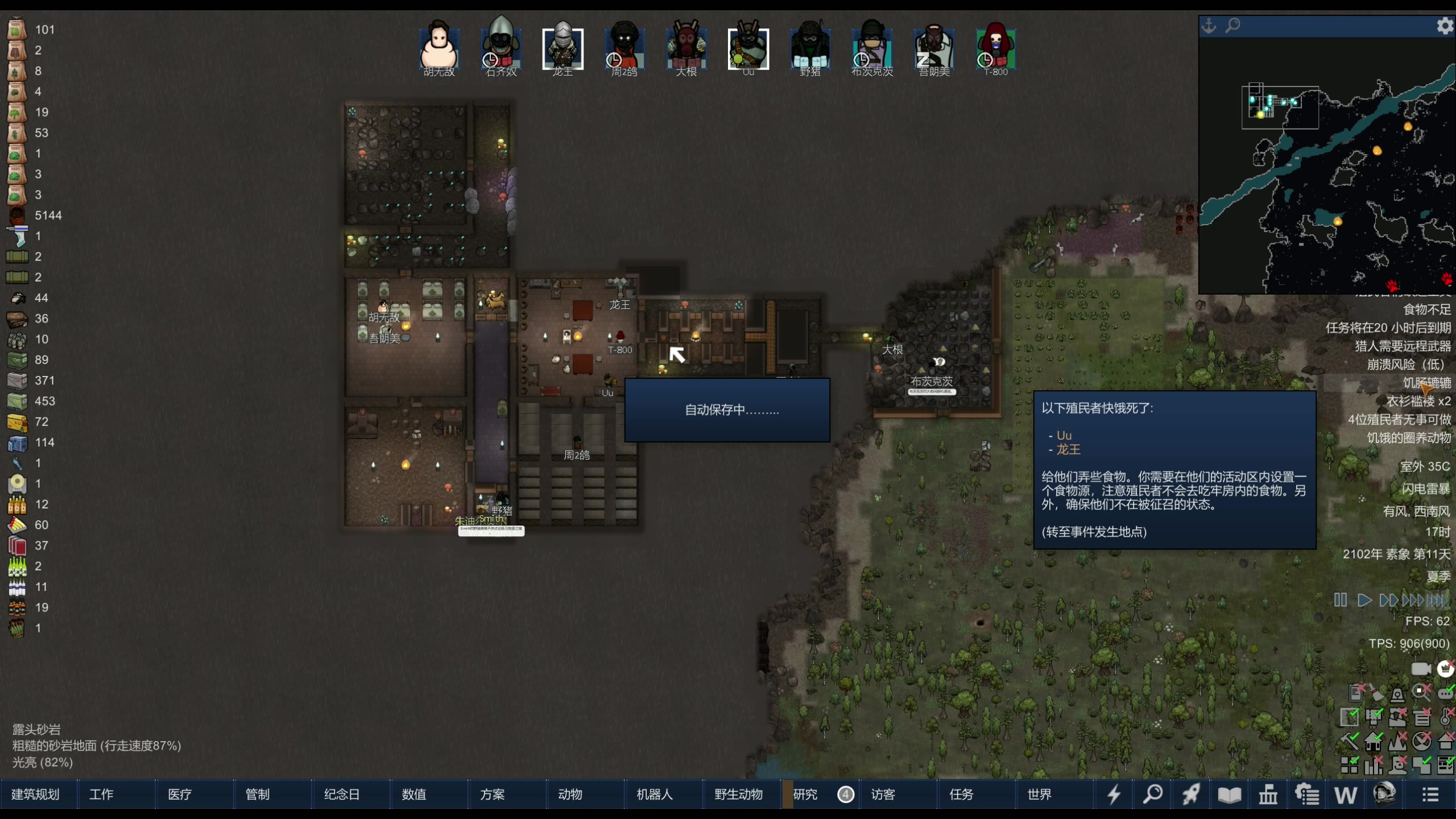Open the 食物不足 low food alert

1426,309
